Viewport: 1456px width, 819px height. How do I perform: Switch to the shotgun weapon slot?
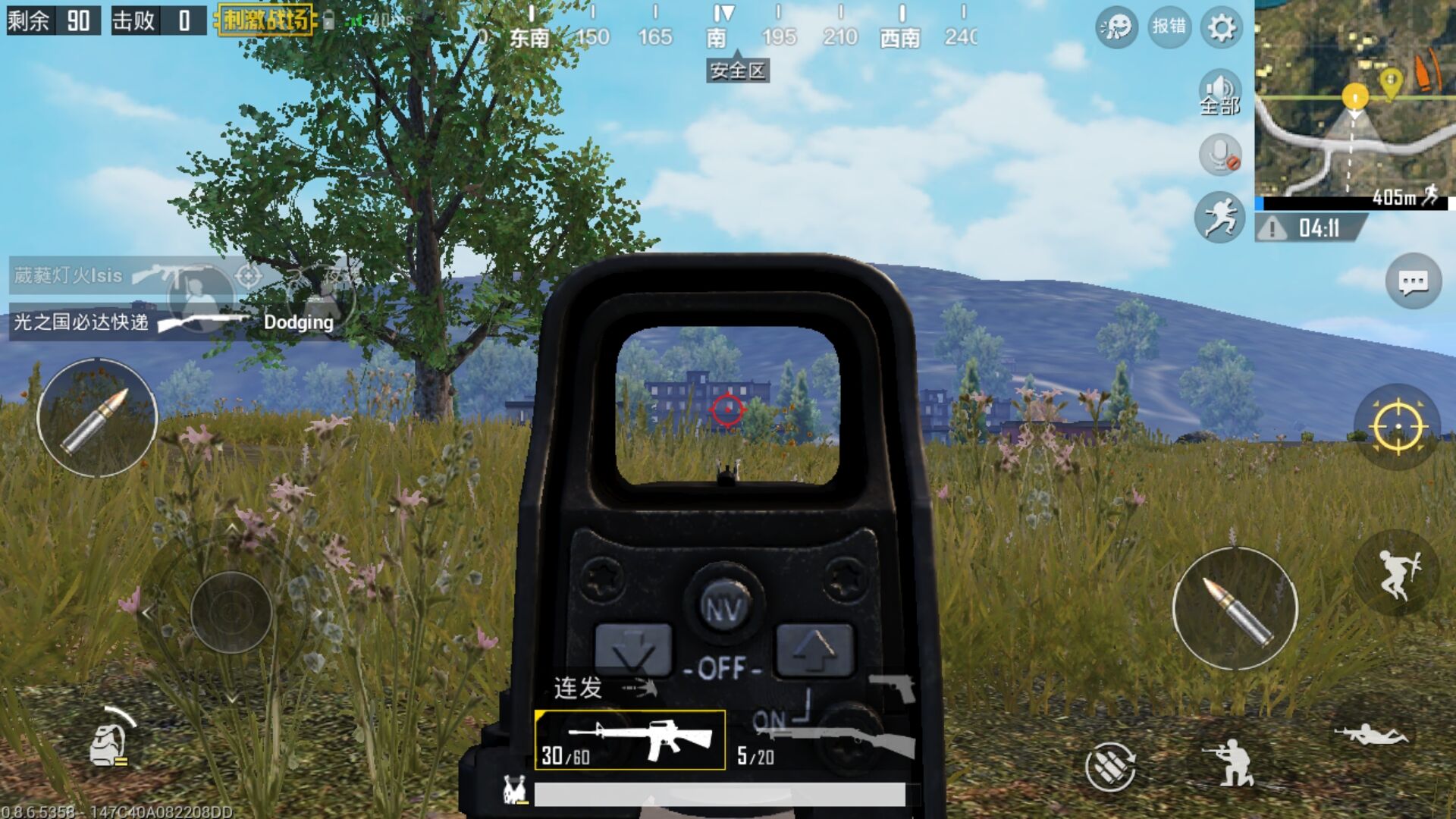[825, 742]
